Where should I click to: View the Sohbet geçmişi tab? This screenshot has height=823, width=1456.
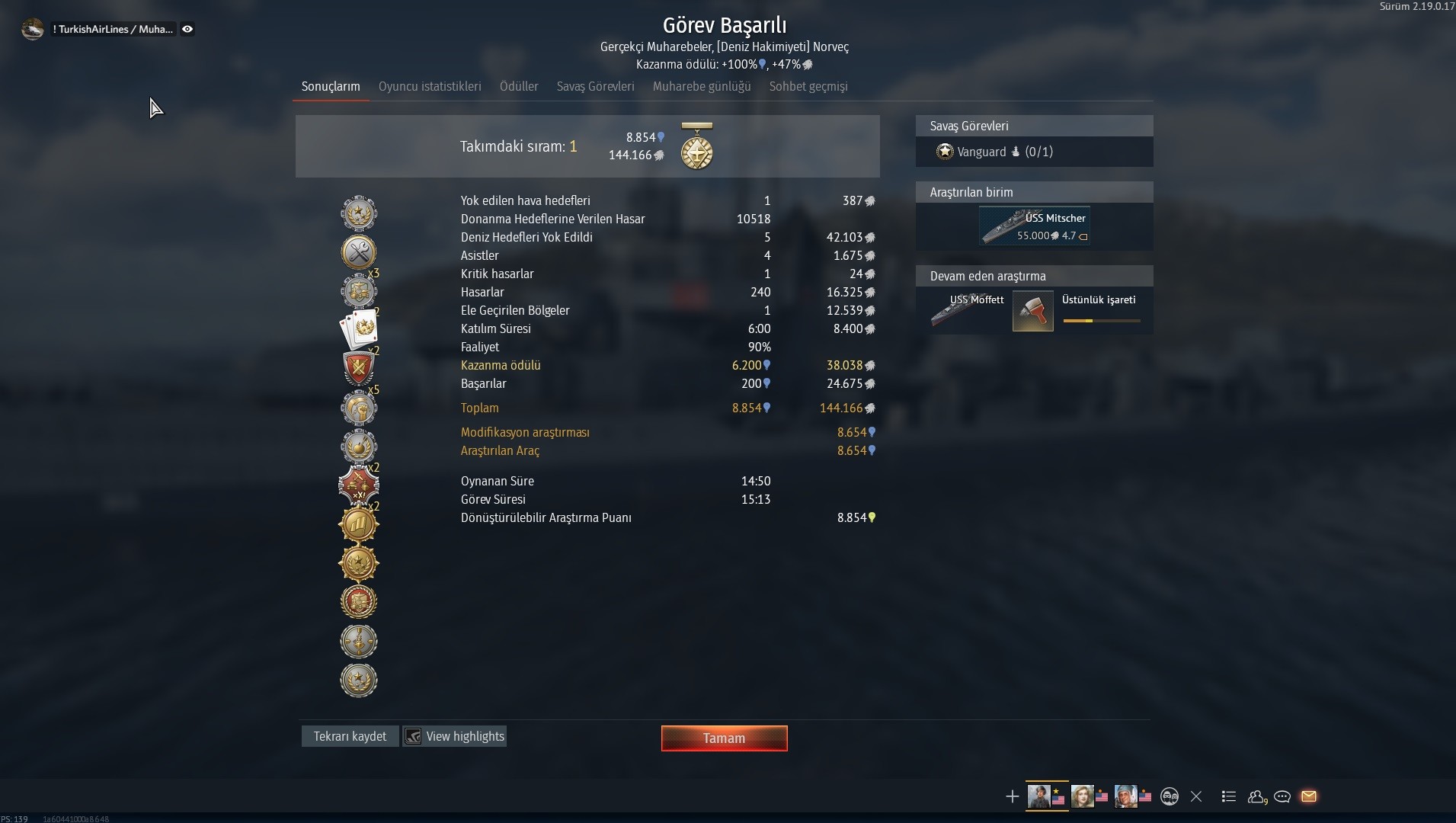808,87
